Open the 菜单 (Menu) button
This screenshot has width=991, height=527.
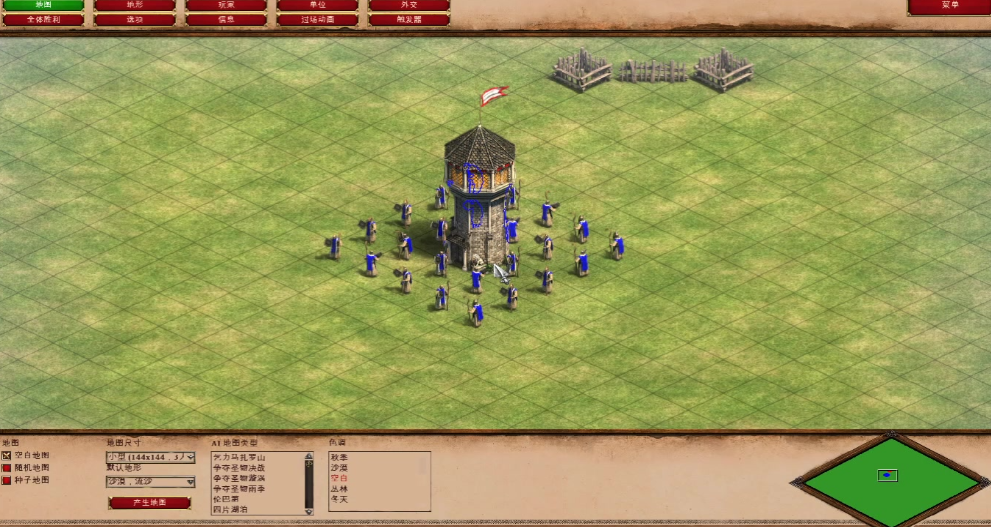click(949, 6)
